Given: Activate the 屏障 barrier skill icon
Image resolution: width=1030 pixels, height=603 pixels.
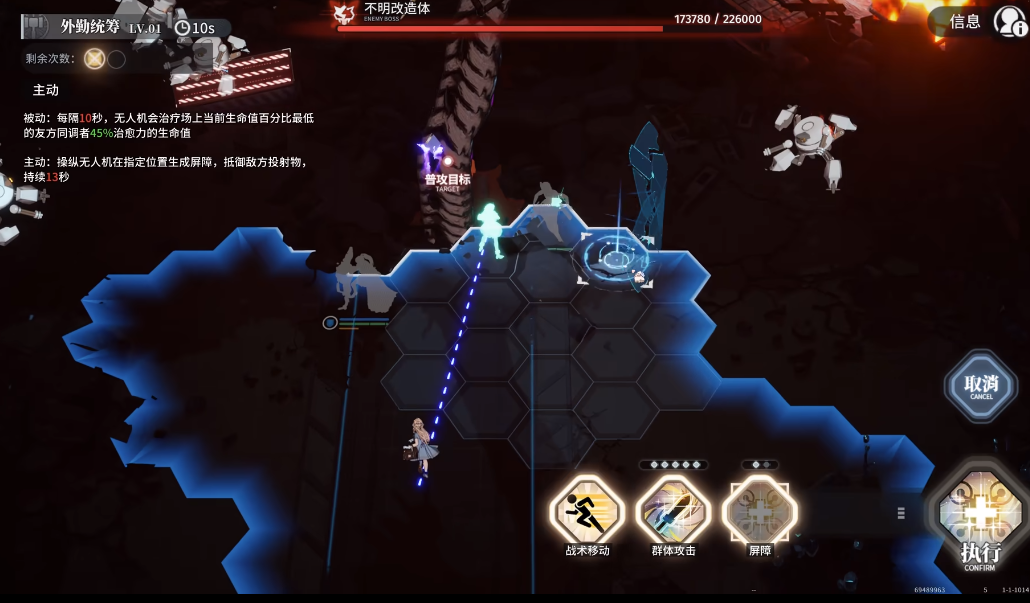Looking at the screenshot, I should 760,511.
